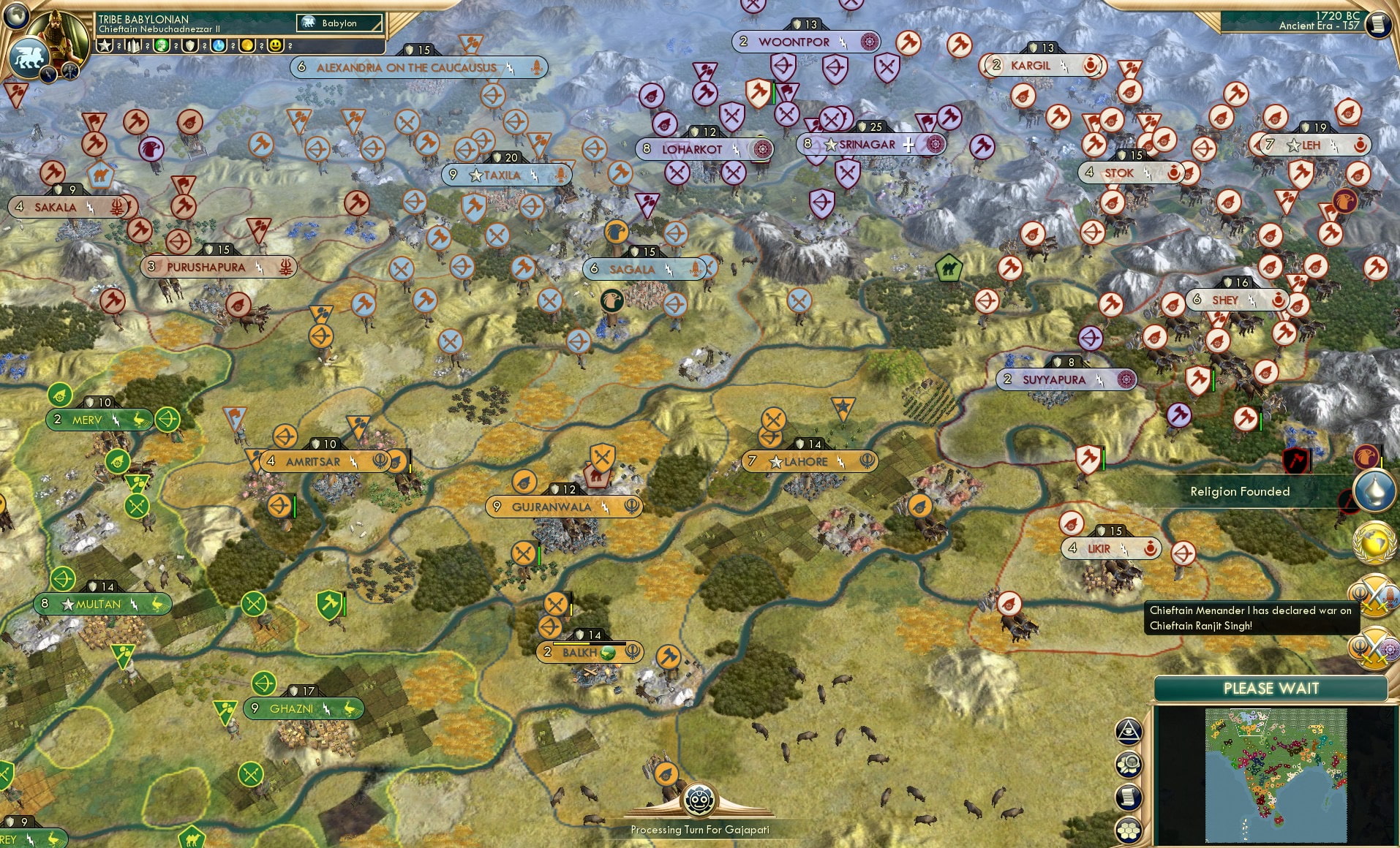Viewport: 1400px width, 848px height.
Task: Click the Religion Founded teardrop notification icon
Action: click(x=1374, y=492)
